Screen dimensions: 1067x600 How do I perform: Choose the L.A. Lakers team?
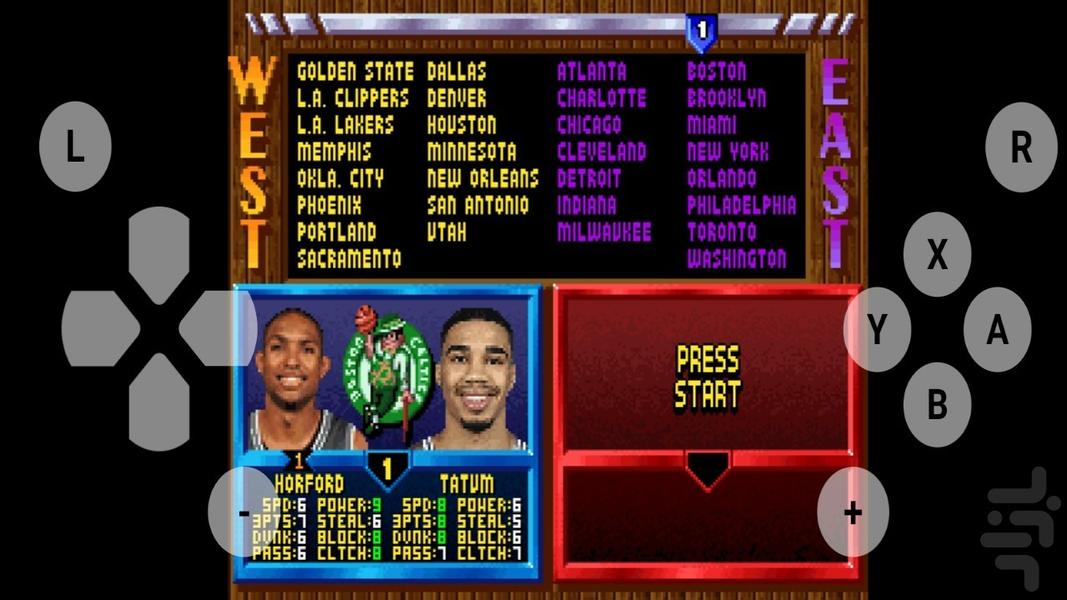point(345,126)
